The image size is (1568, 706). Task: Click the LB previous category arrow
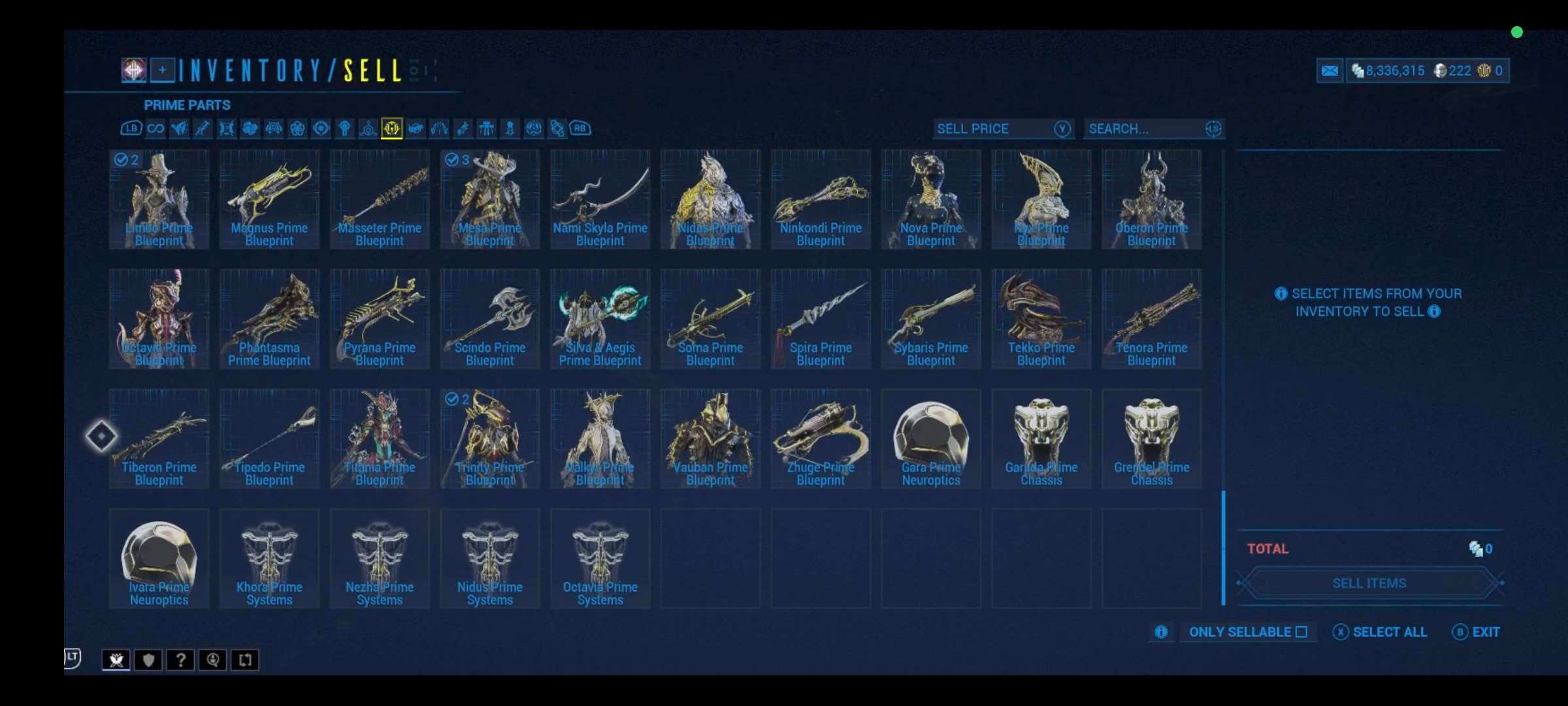click(x=131, y=129)
